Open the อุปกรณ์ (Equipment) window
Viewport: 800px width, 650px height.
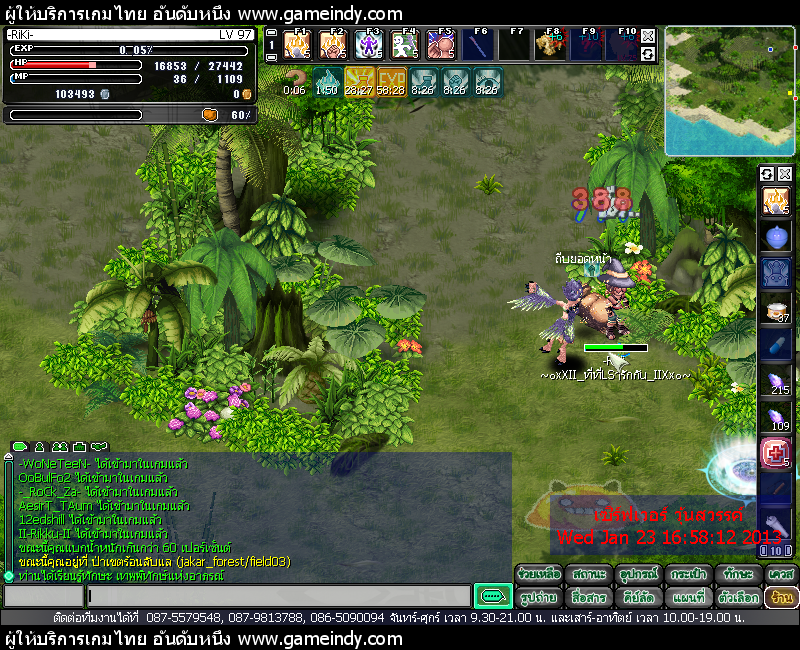(x=638, y=574)
